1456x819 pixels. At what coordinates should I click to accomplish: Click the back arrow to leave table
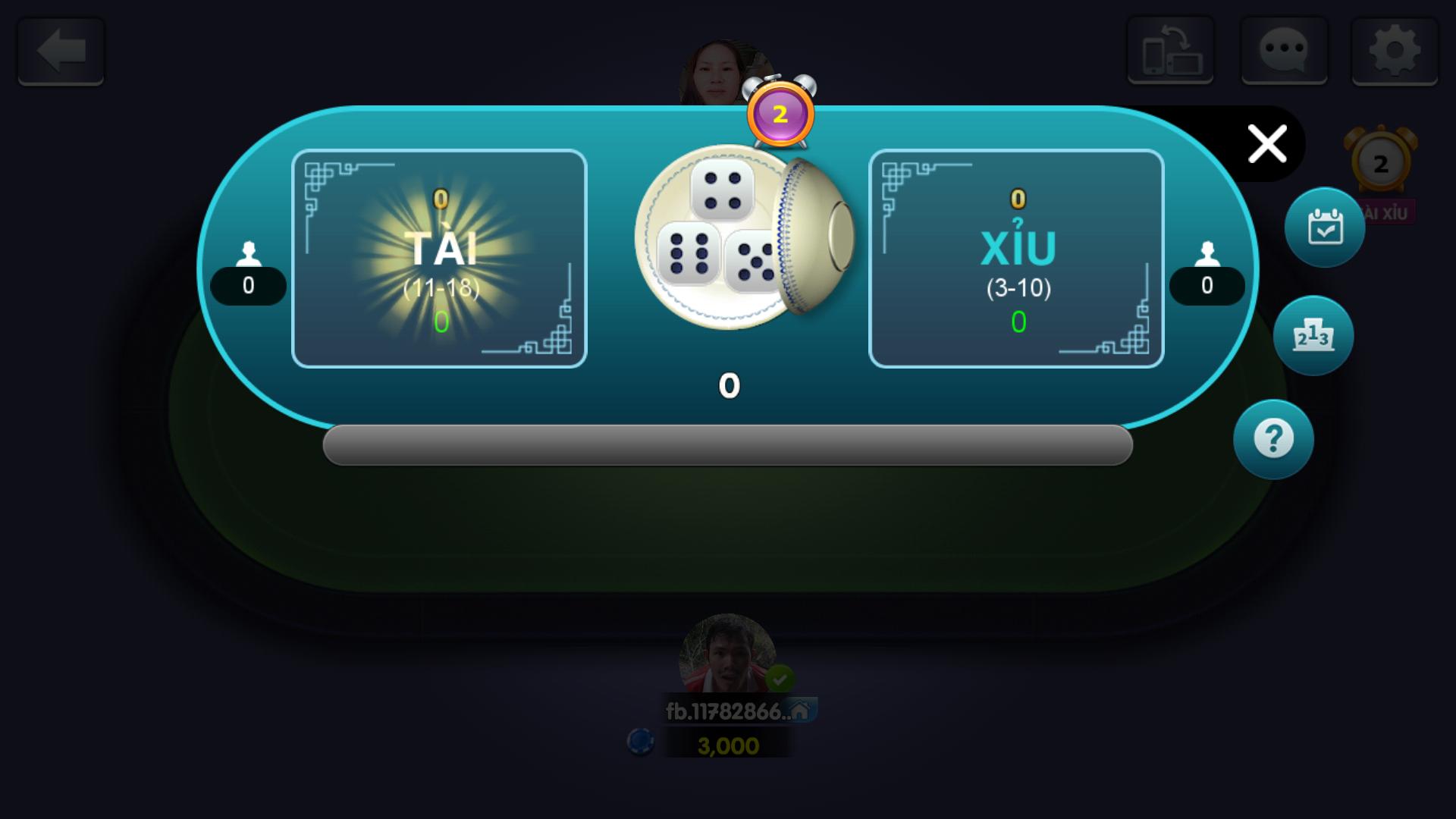click(x=59, y=51)
